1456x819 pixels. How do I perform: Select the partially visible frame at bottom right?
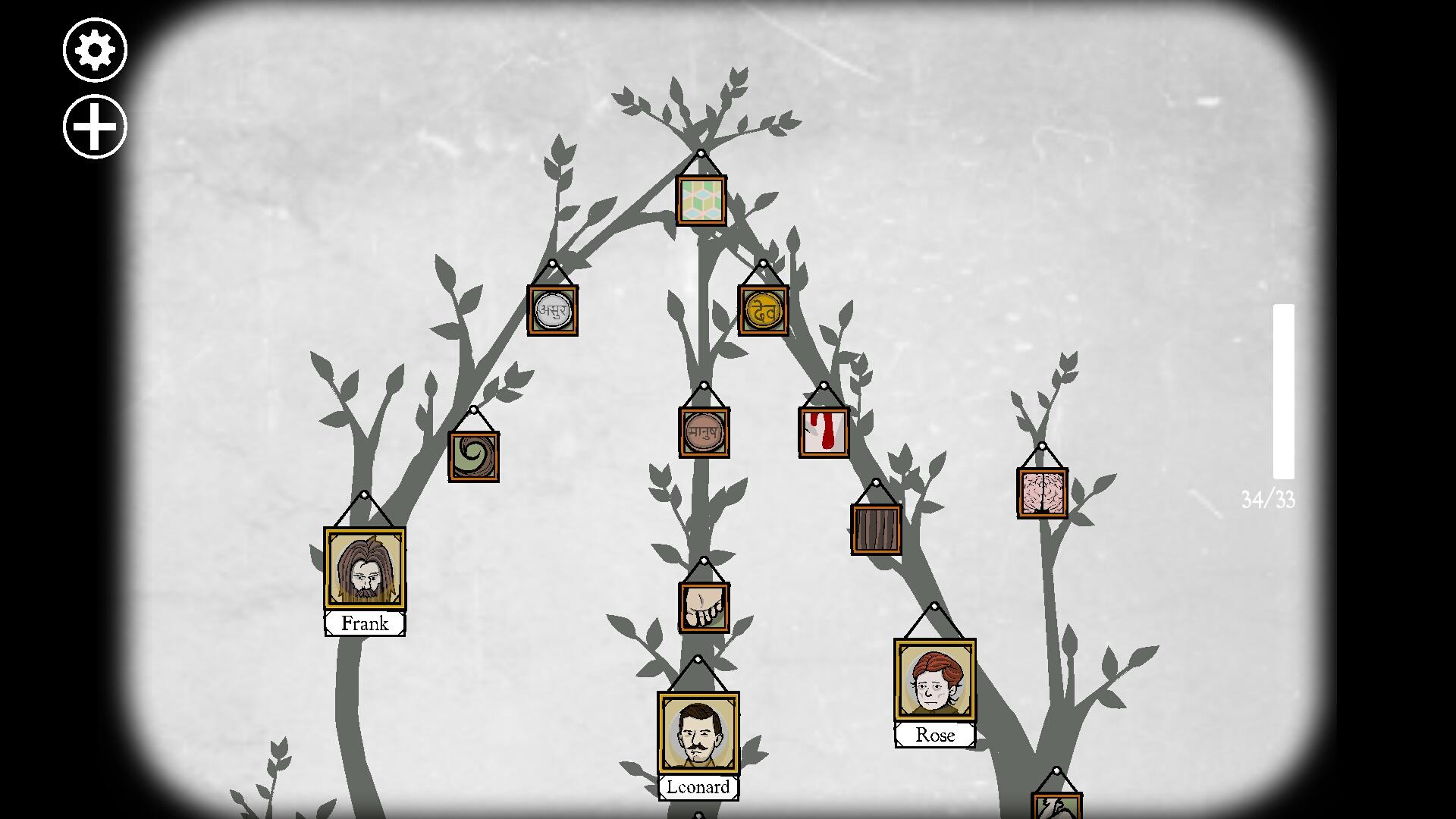1056,805
